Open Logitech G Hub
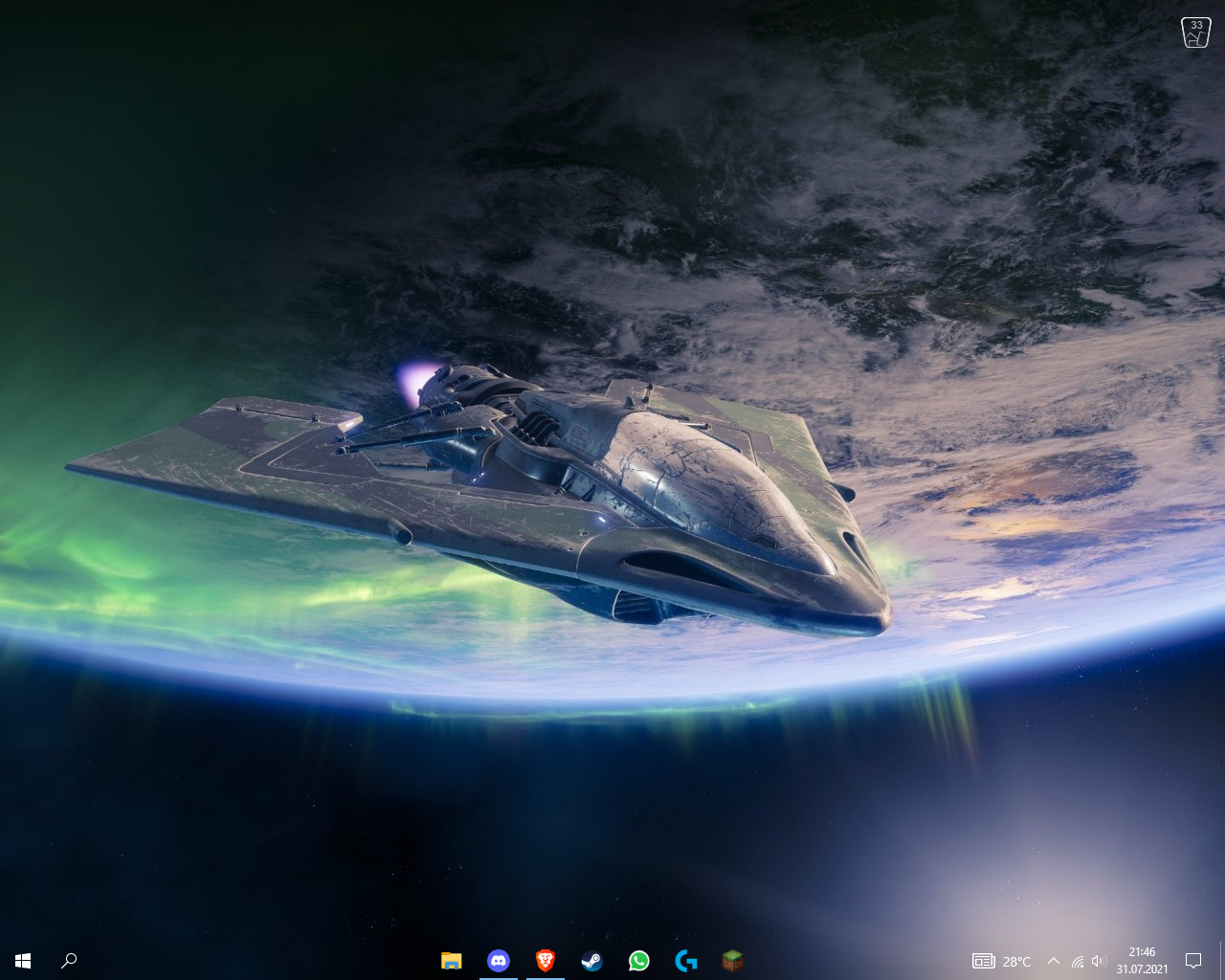The width and height of the screenshot is (1225, 980). 685,961
